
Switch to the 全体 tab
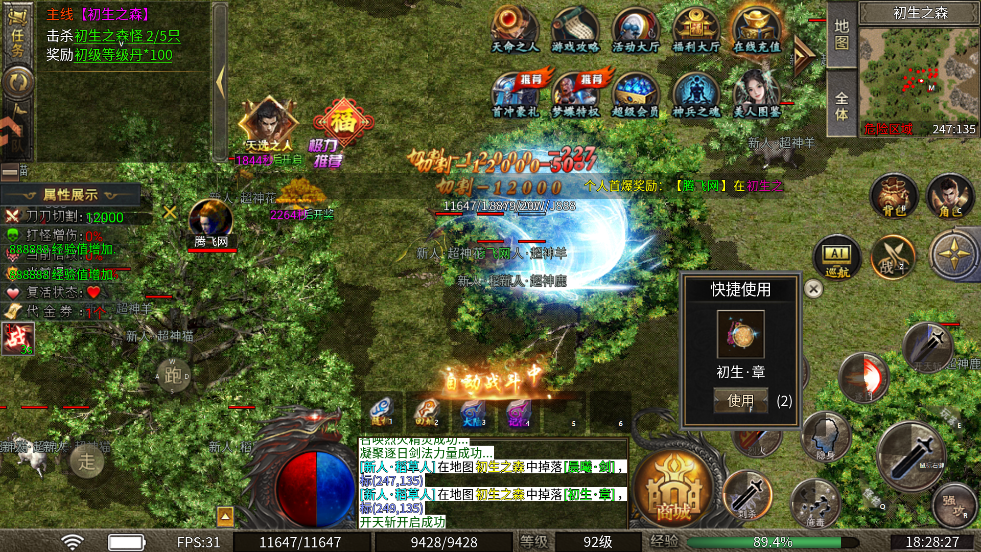(842, 105)
